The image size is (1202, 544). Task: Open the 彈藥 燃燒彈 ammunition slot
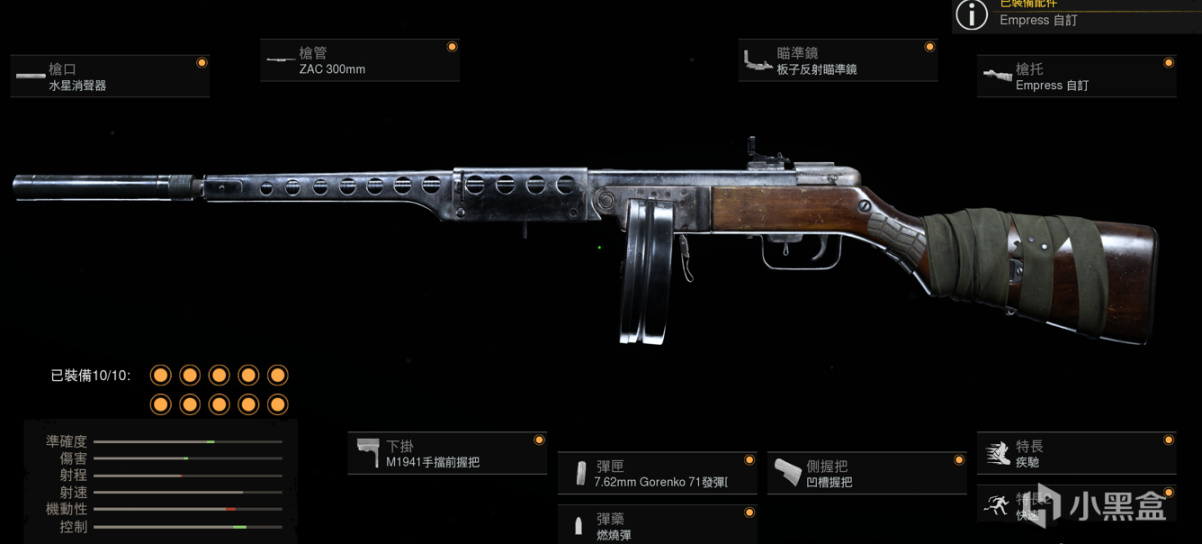pyautogui.click(x=657, y=524)
